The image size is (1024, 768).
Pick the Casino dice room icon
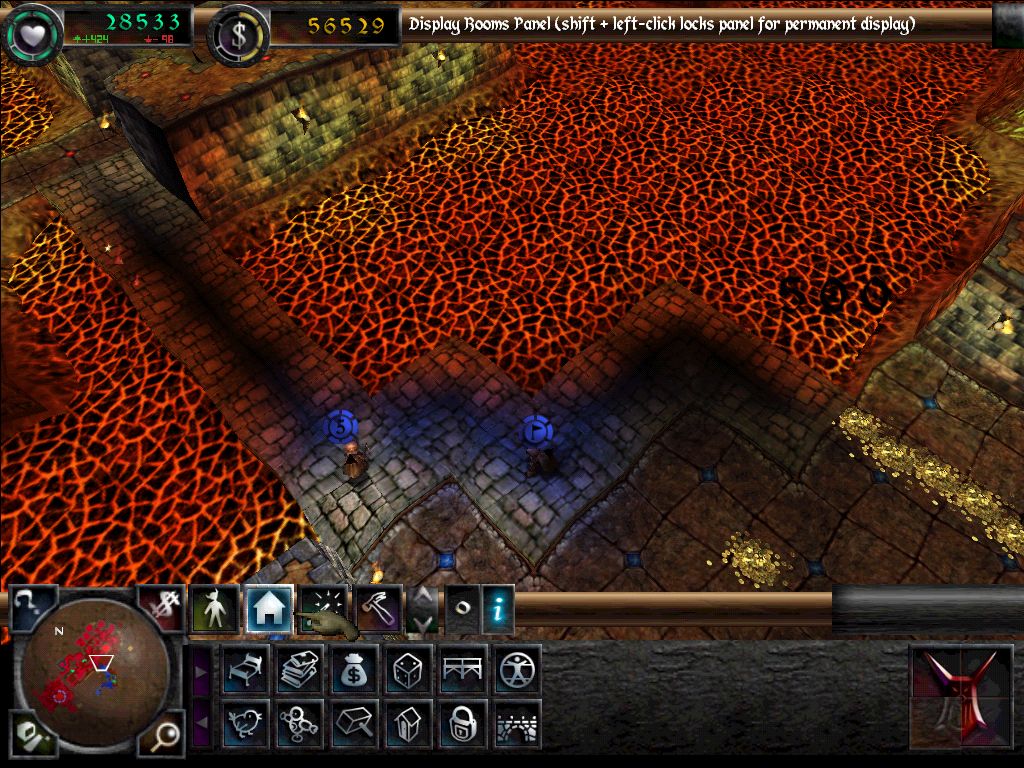point(409,669)
